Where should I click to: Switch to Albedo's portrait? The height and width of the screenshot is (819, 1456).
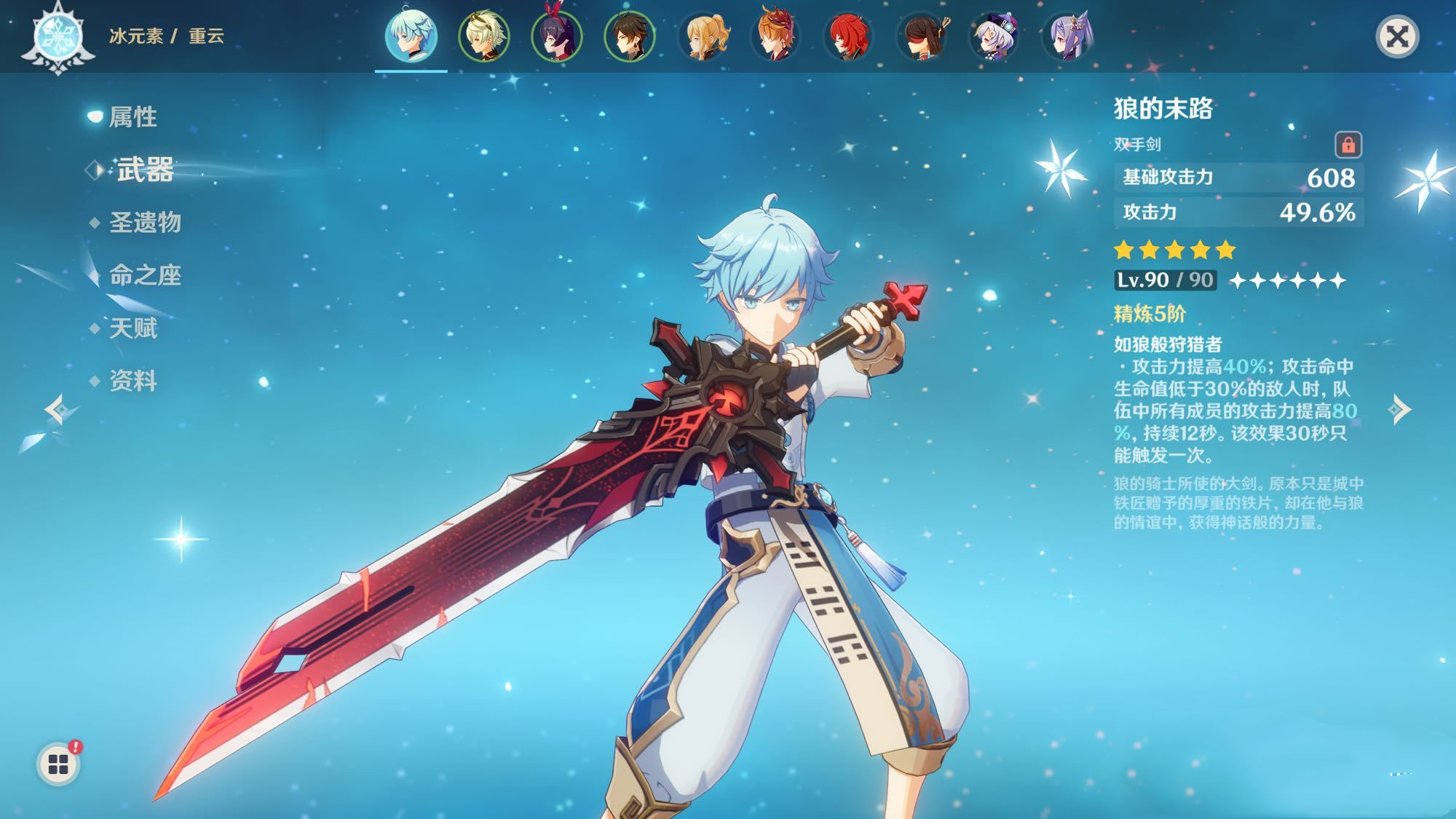click(x=484, y=35)
